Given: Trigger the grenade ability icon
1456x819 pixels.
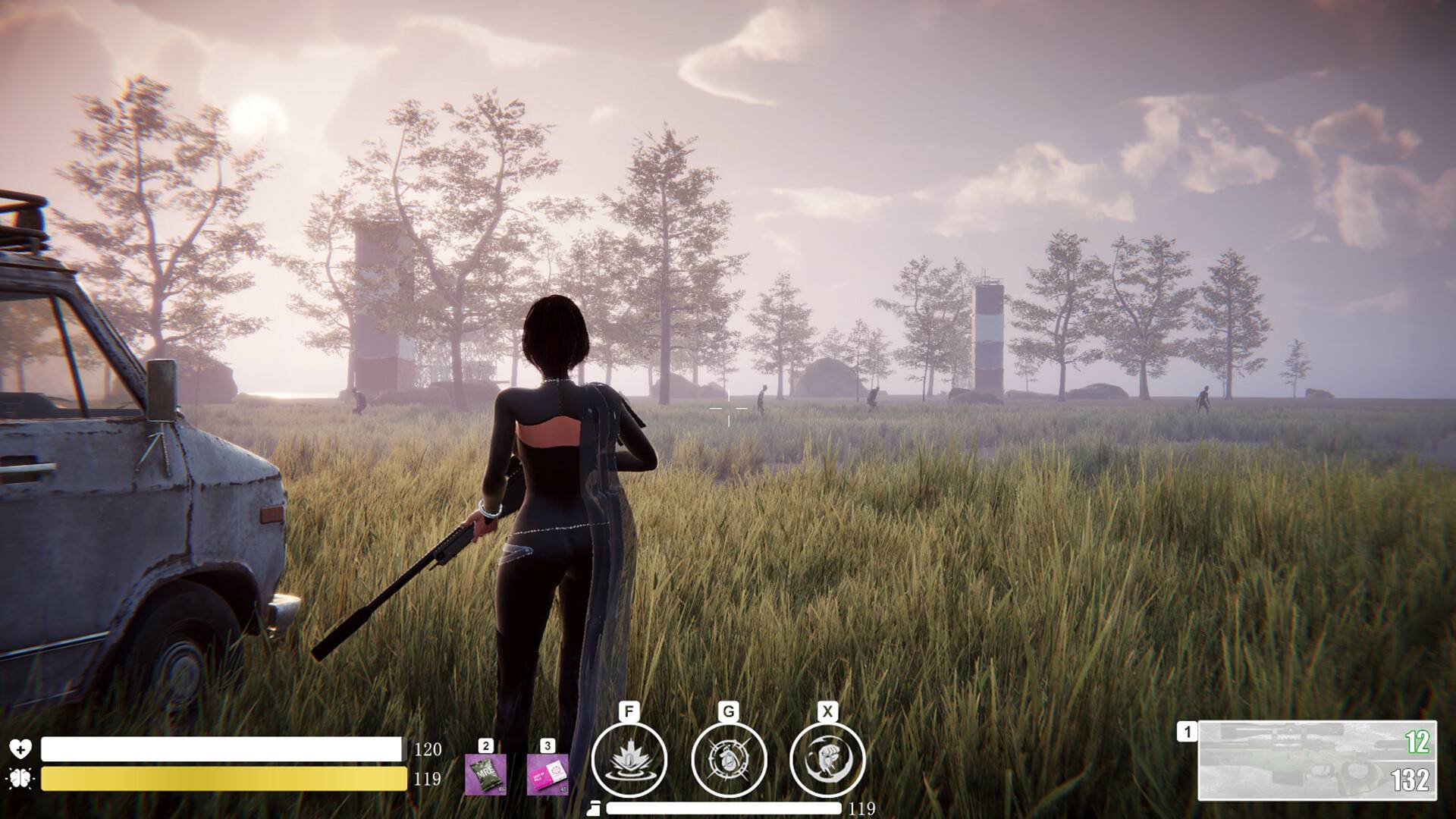Looking at the screenshot, I should [729, 759].
